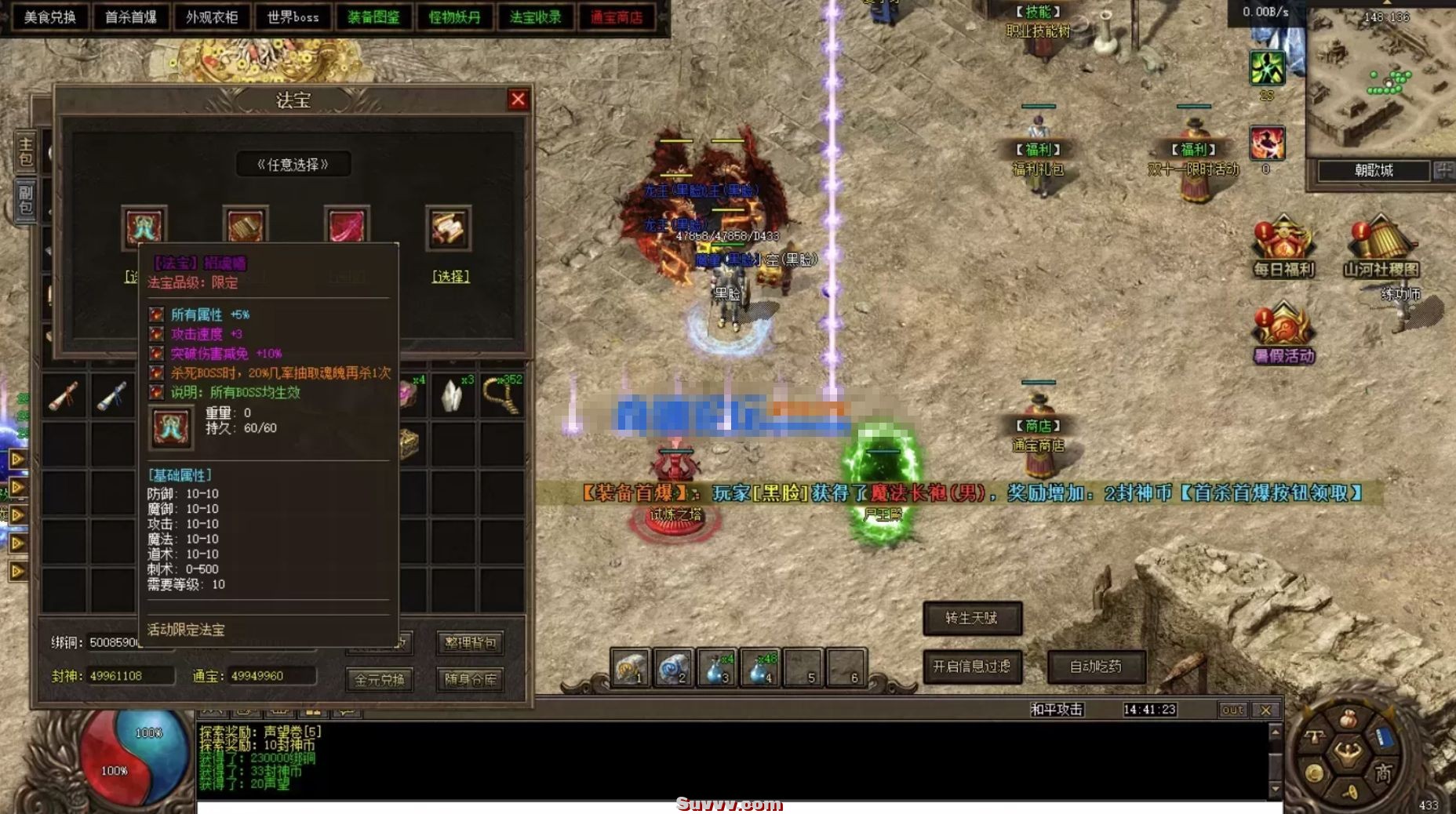The image size is (1456, 814).
Task: Open the 装备图鉴 menu
Action: [373, 17]
